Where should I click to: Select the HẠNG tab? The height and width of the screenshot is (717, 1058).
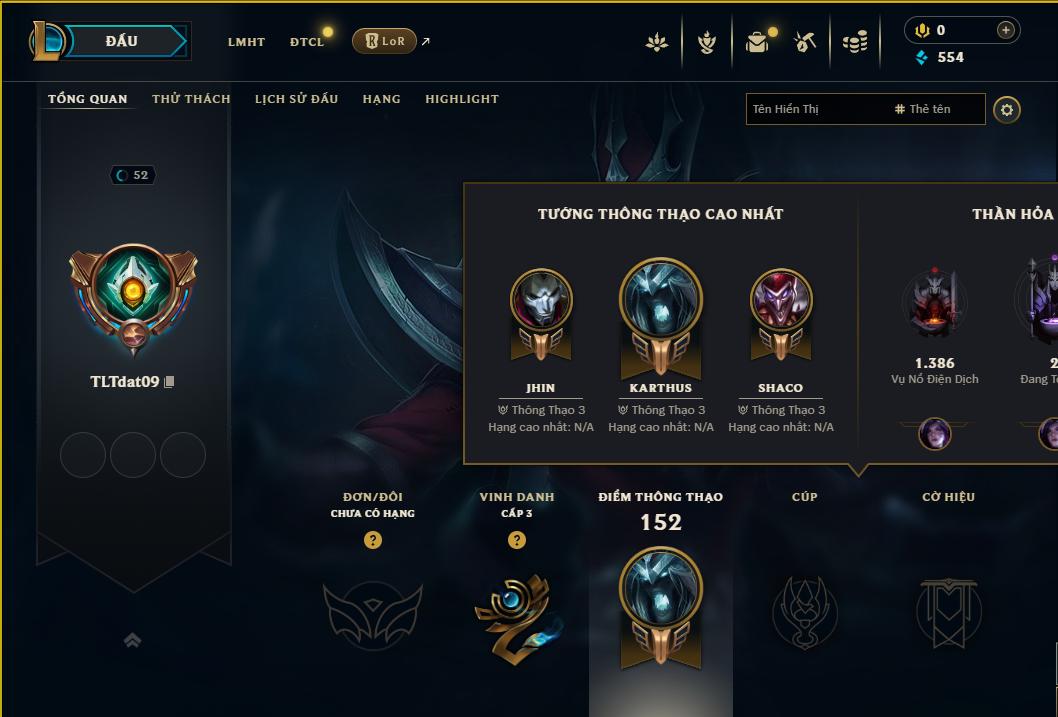pyautogui.click(x=381, y=99)
